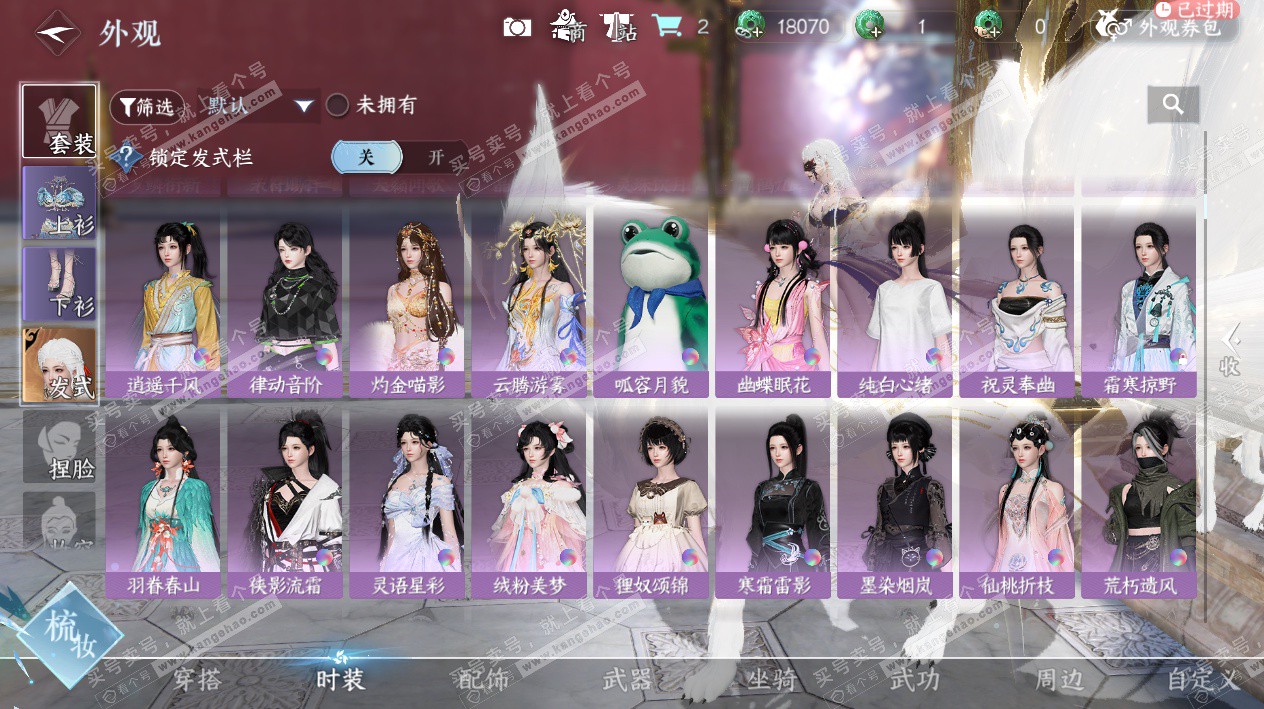Image resolution: width=1264 pixels, height=709 pixels.
Task: Toggle the 未拥有 unowned checkbox
Action: [338, 105]
